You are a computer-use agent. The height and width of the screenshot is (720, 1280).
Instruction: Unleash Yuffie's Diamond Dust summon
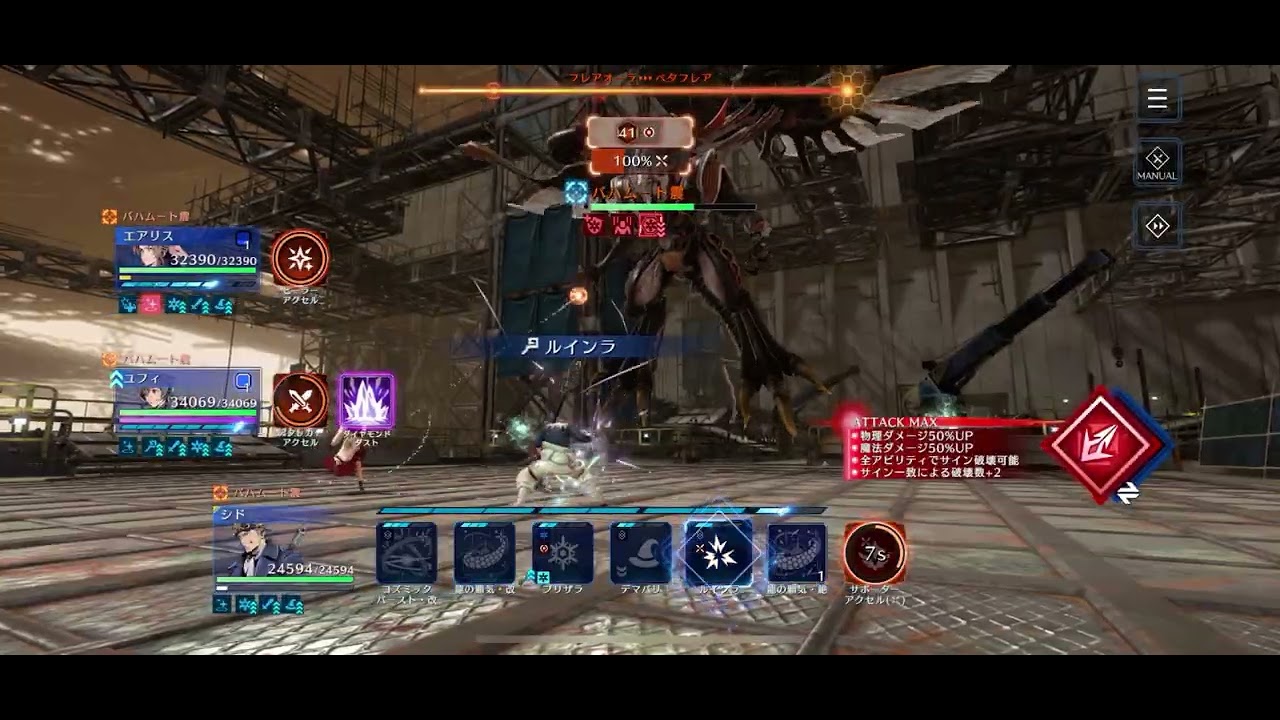(x=366, y=401)
